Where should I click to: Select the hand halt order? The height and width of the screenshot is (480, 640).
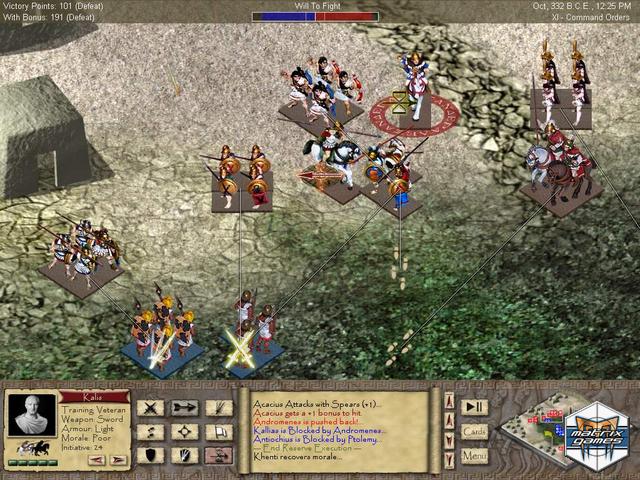coord(183,455)
